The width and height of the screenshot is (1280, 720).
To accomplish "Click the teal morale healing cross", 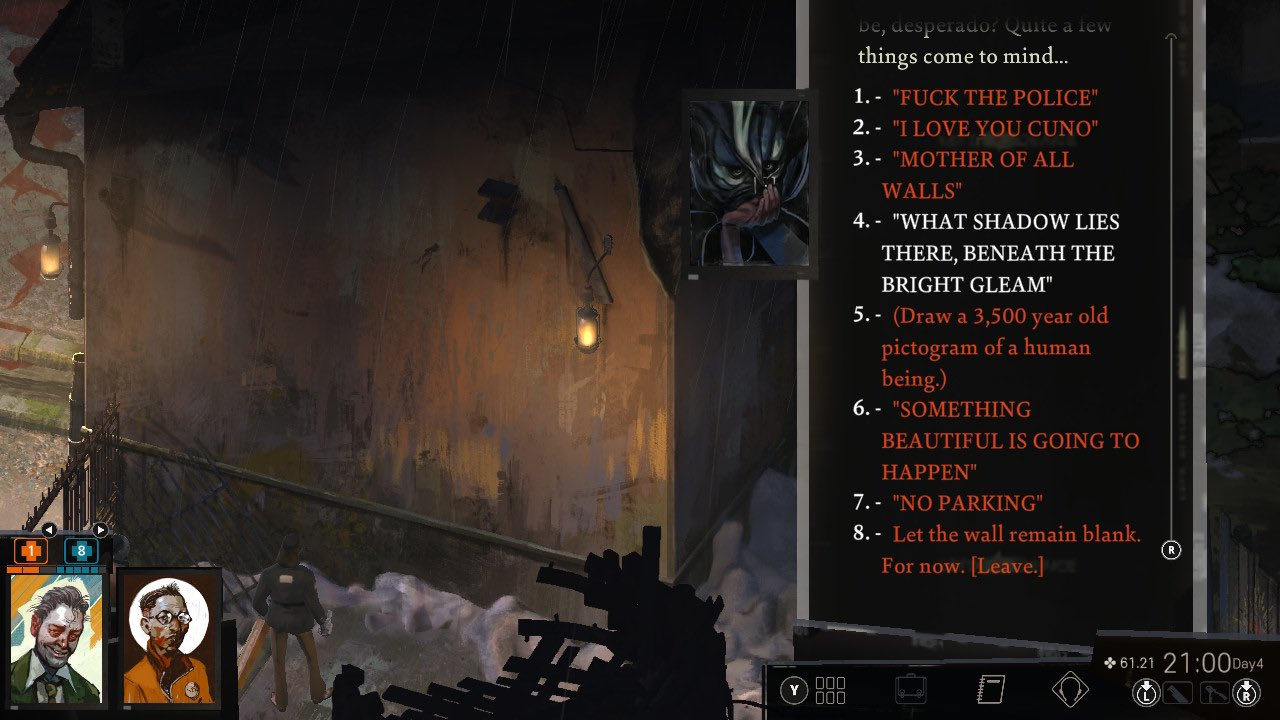I will point(81,550).
